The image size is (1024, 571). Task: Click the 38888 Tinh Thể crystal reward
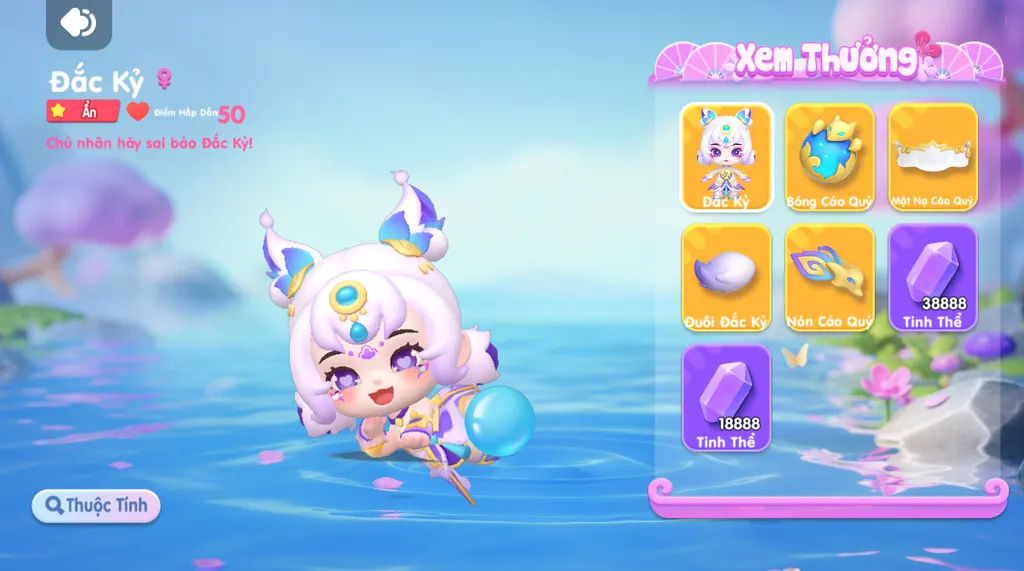click(x=932, y=277)
